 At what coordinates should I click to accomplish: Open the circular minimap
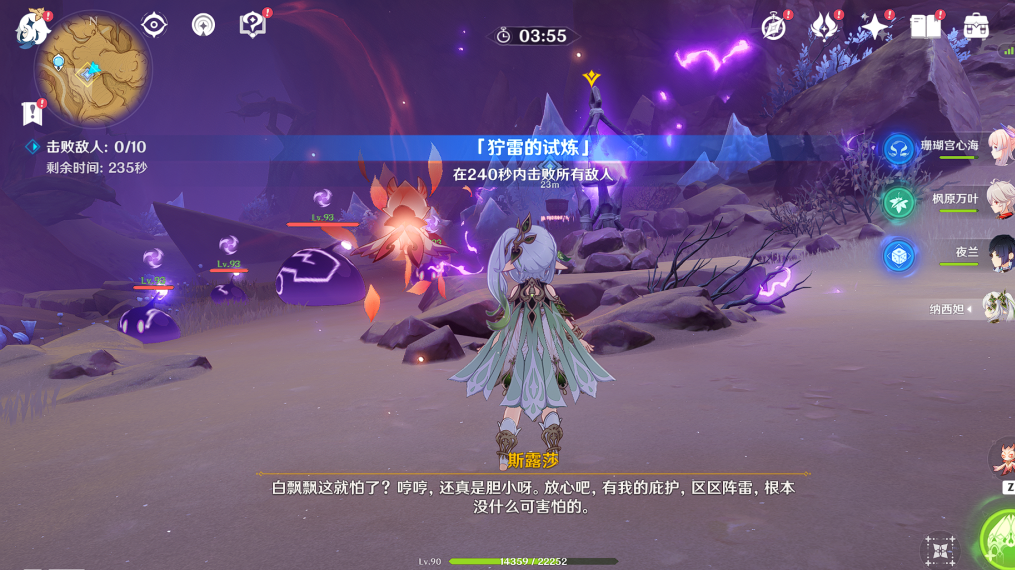click(92, 69)
